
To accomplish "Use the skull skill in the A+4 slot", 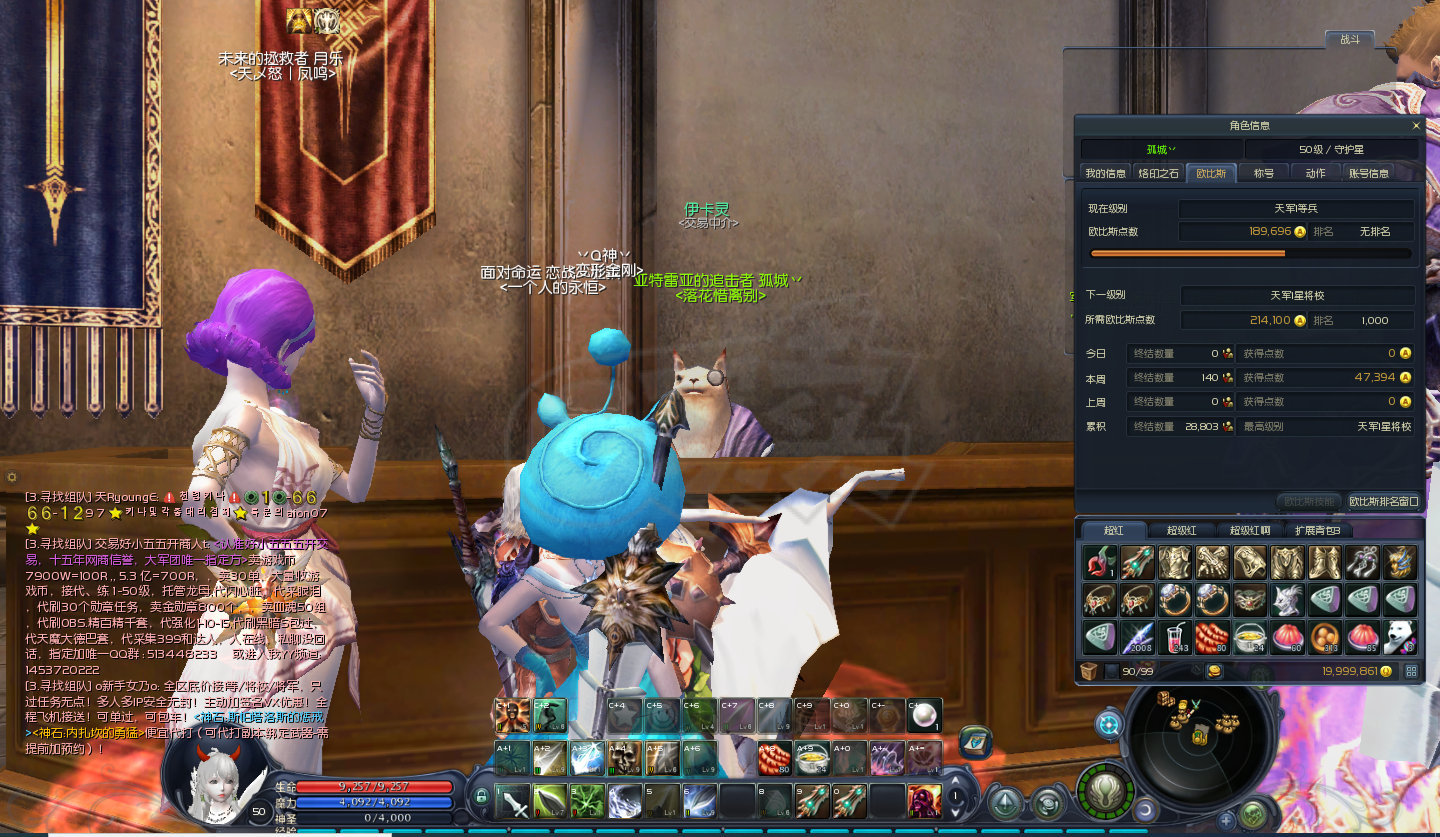I will pyautogui.click(x=625, y=758).
